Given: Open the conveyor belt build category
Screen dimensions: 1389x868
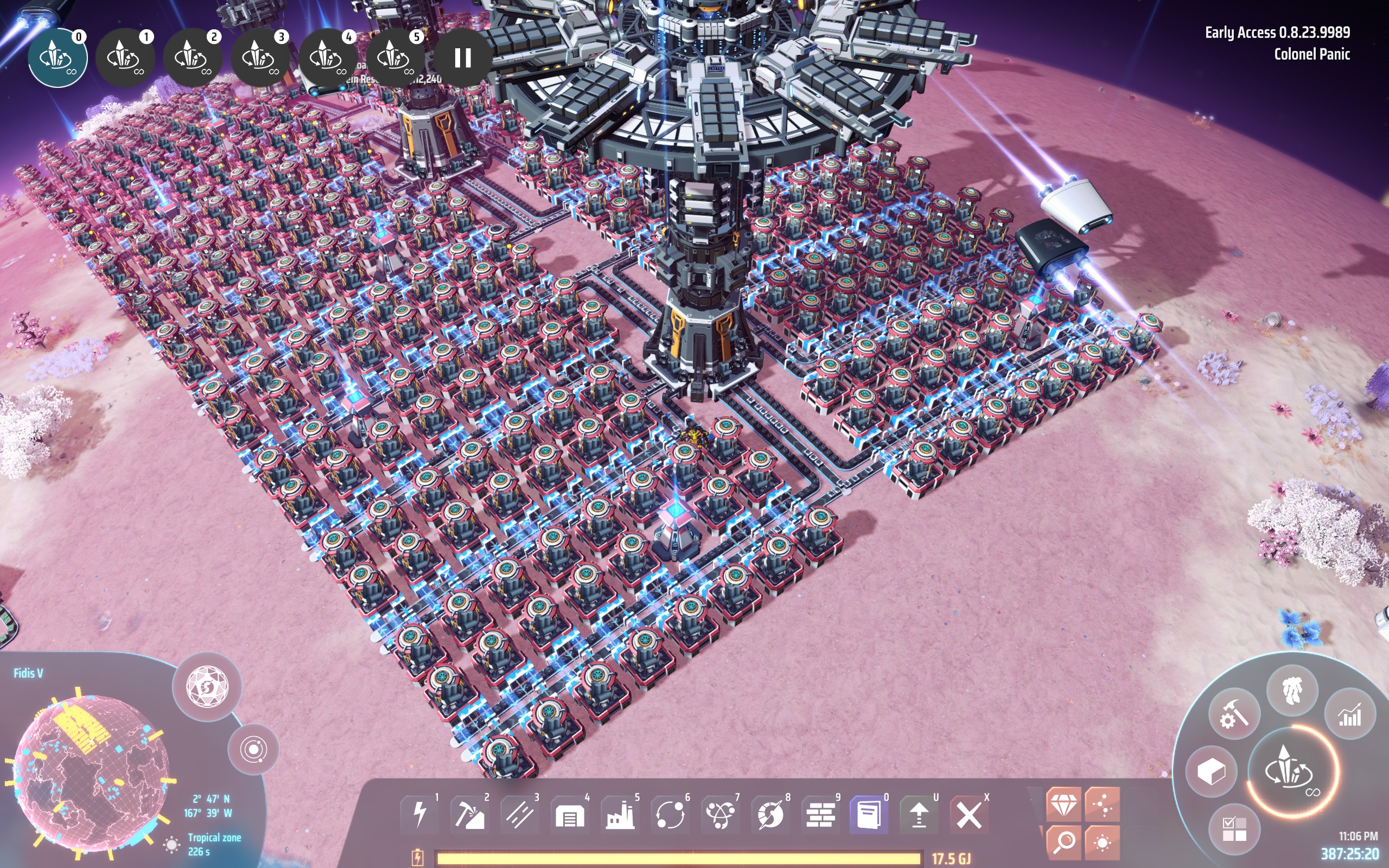Looking at the screenshot, I should 520,814.
